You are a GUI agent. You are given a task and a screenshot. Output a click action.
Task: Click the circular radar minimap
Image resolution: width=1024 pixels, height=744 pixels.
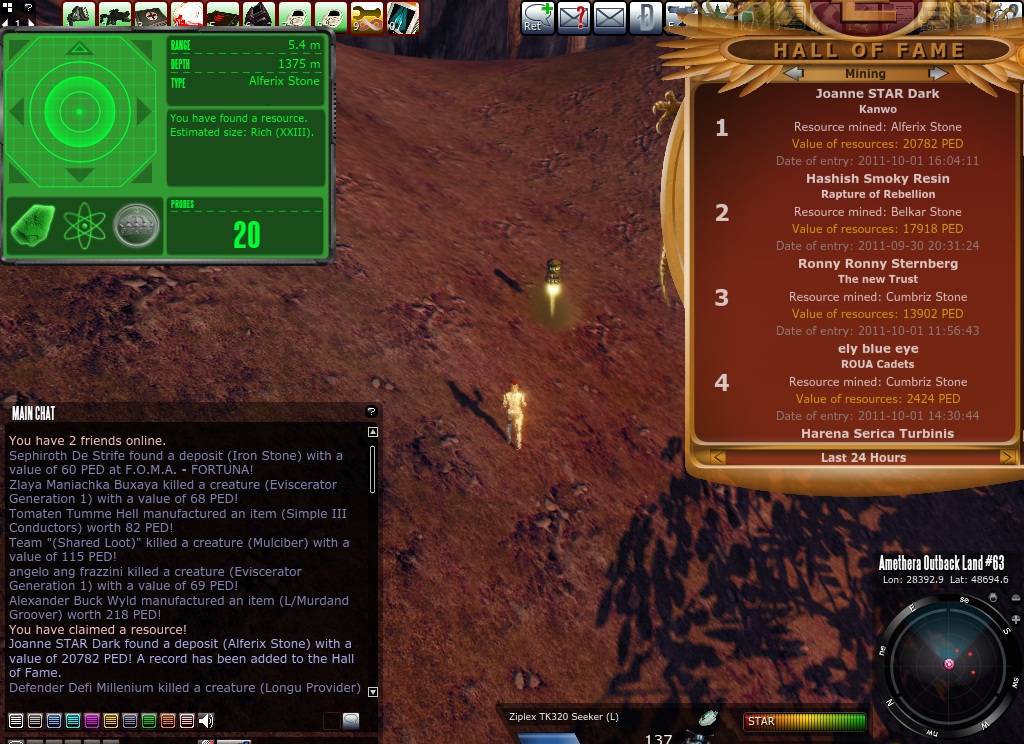pyautogui.click(x=947, y=661)
